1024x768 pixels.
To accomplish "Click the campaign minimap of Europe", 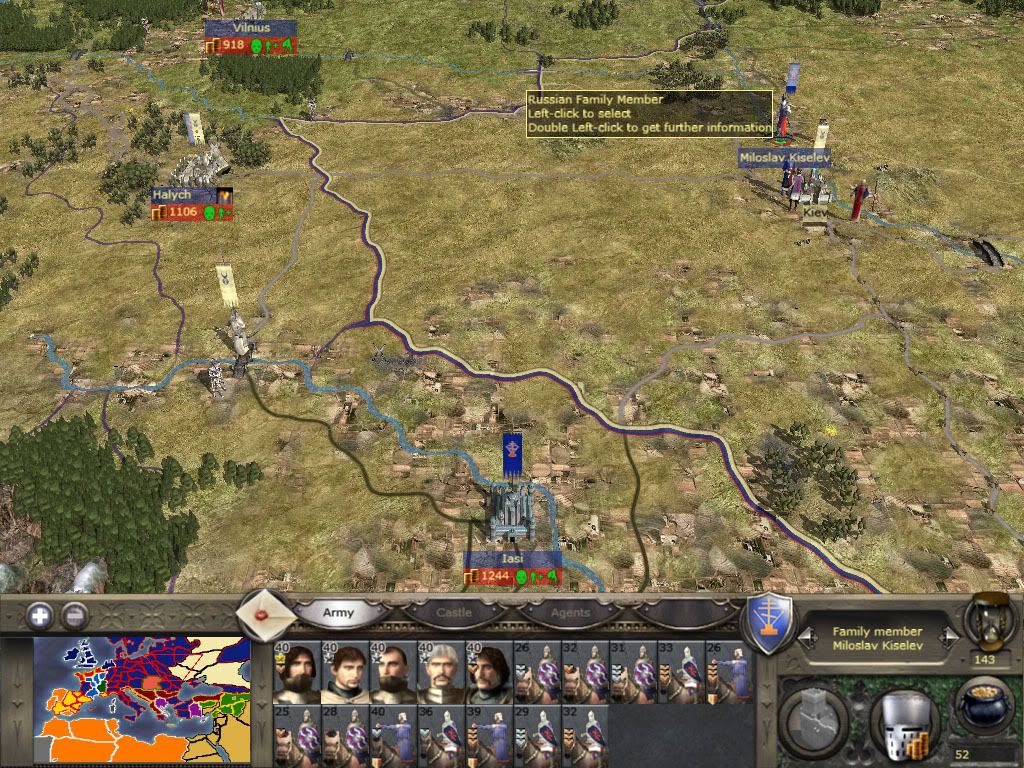I will click(141, 702).
